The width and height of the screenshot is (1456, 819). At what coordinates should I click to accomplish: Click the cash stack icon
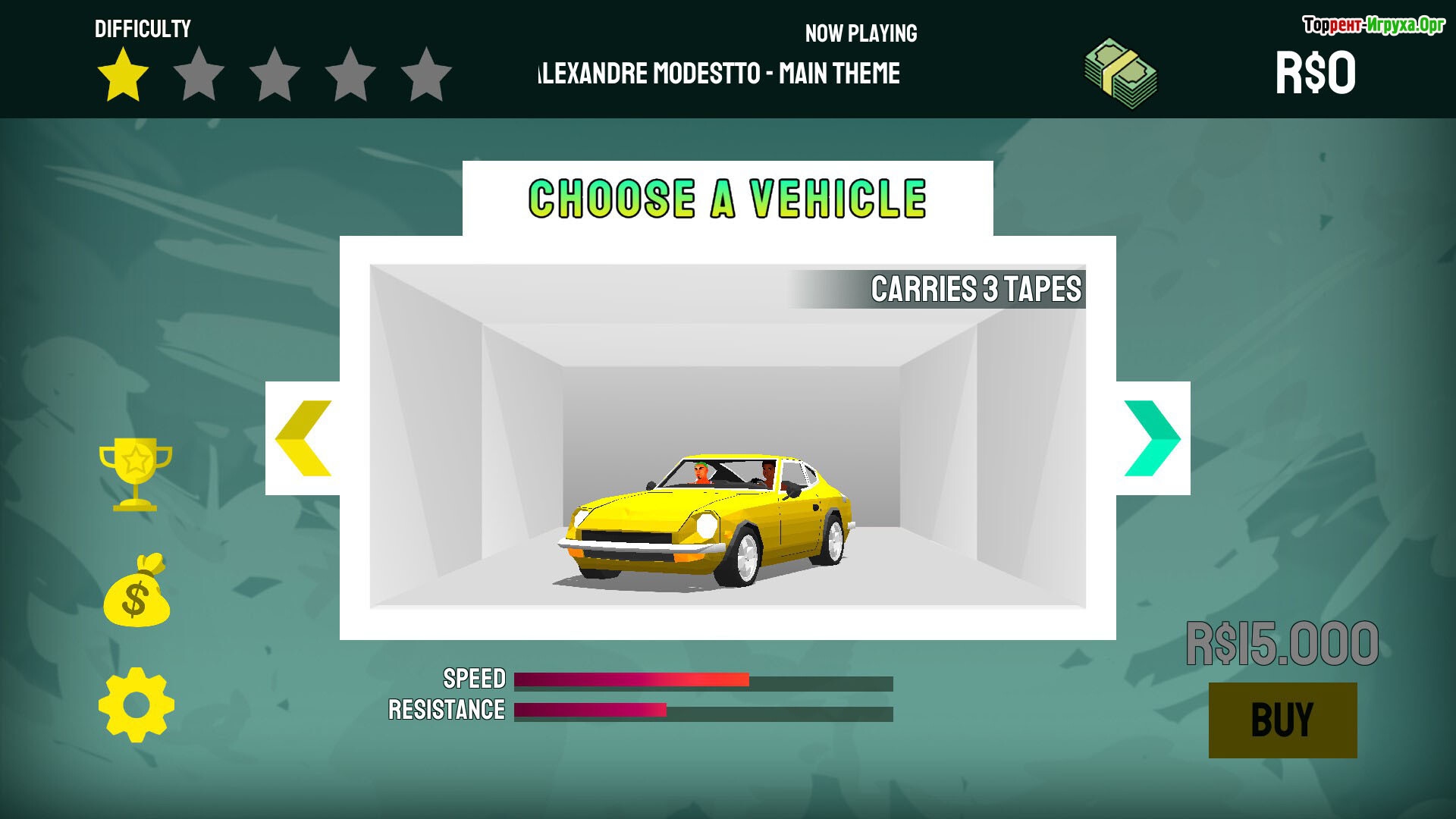(x=1120, y=74)
